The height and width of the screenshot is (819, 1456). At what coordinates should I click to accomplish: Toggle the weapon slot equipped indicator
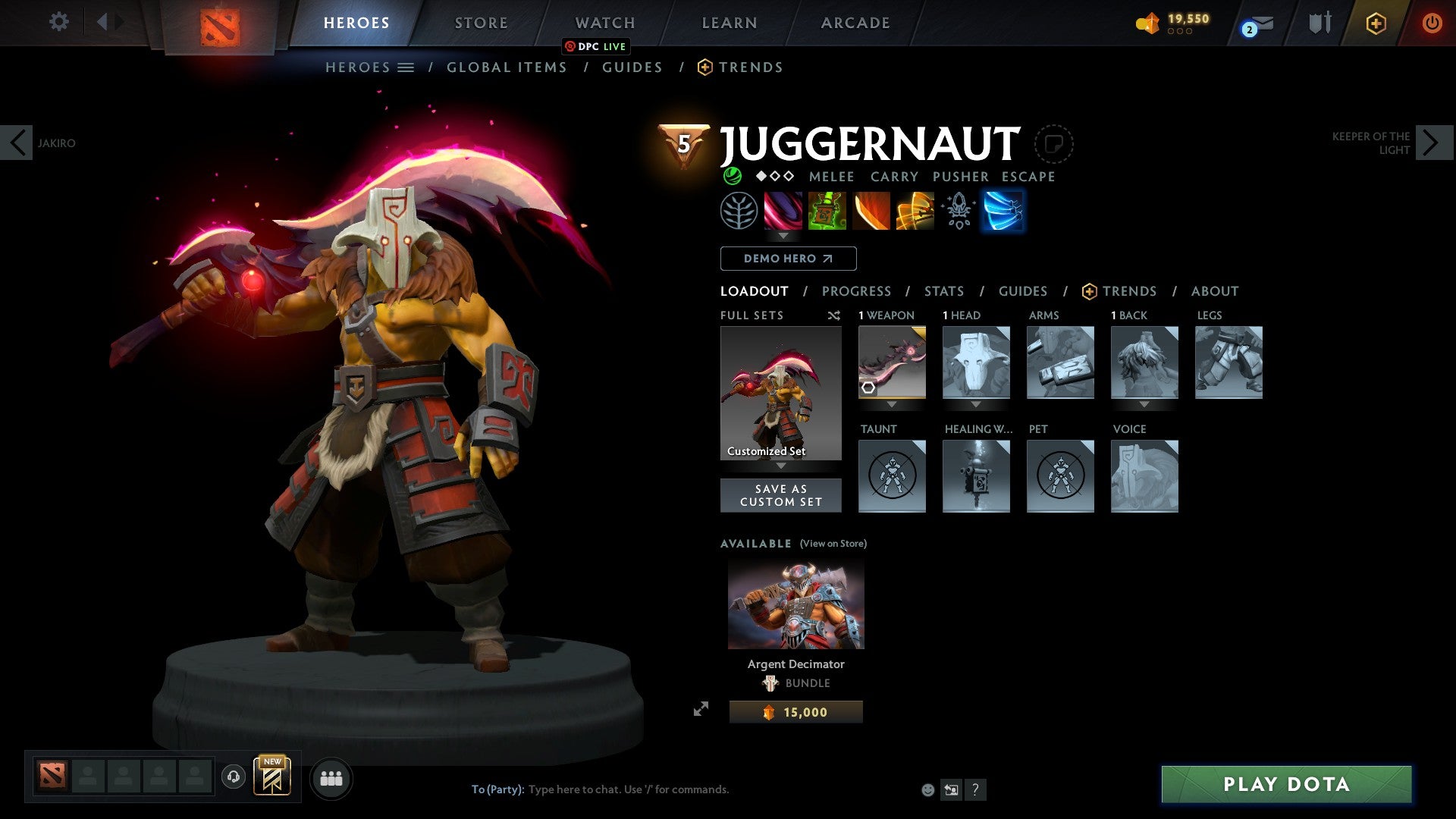click(x=868, y=388)
